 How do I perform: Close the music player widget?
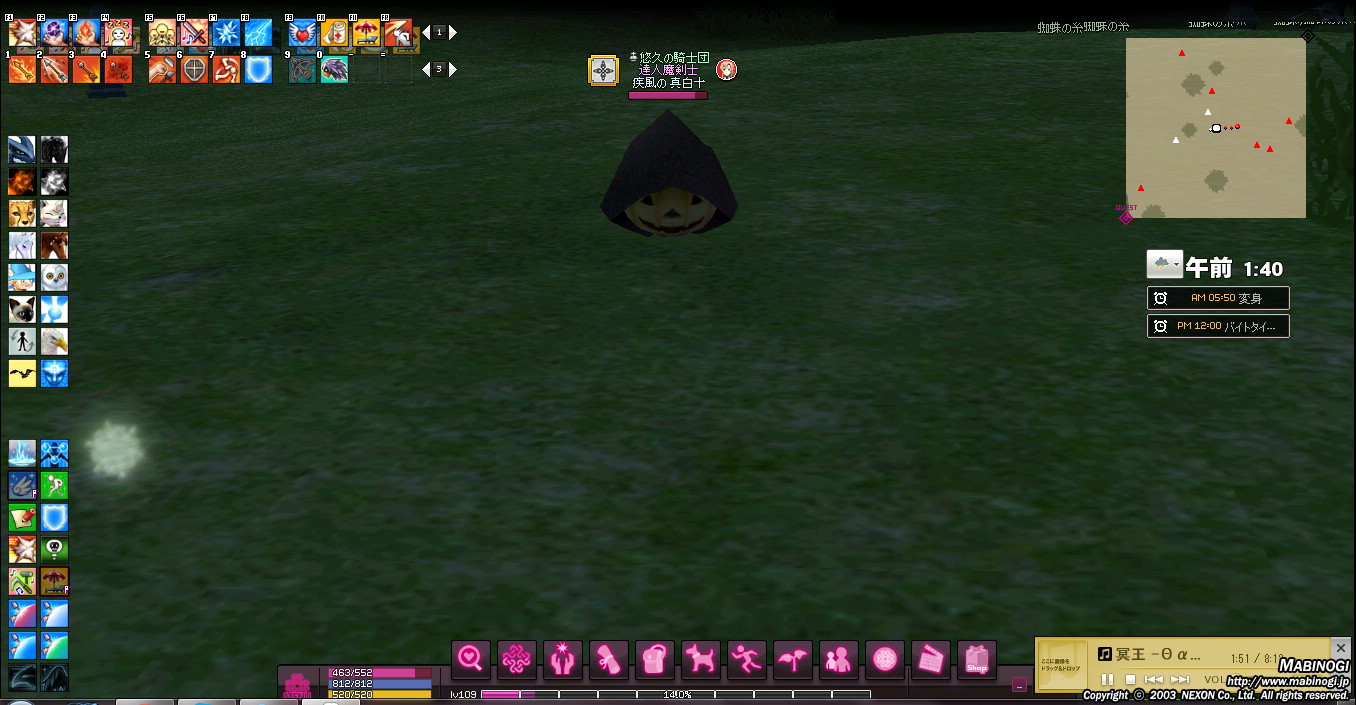pos(1341,649)
